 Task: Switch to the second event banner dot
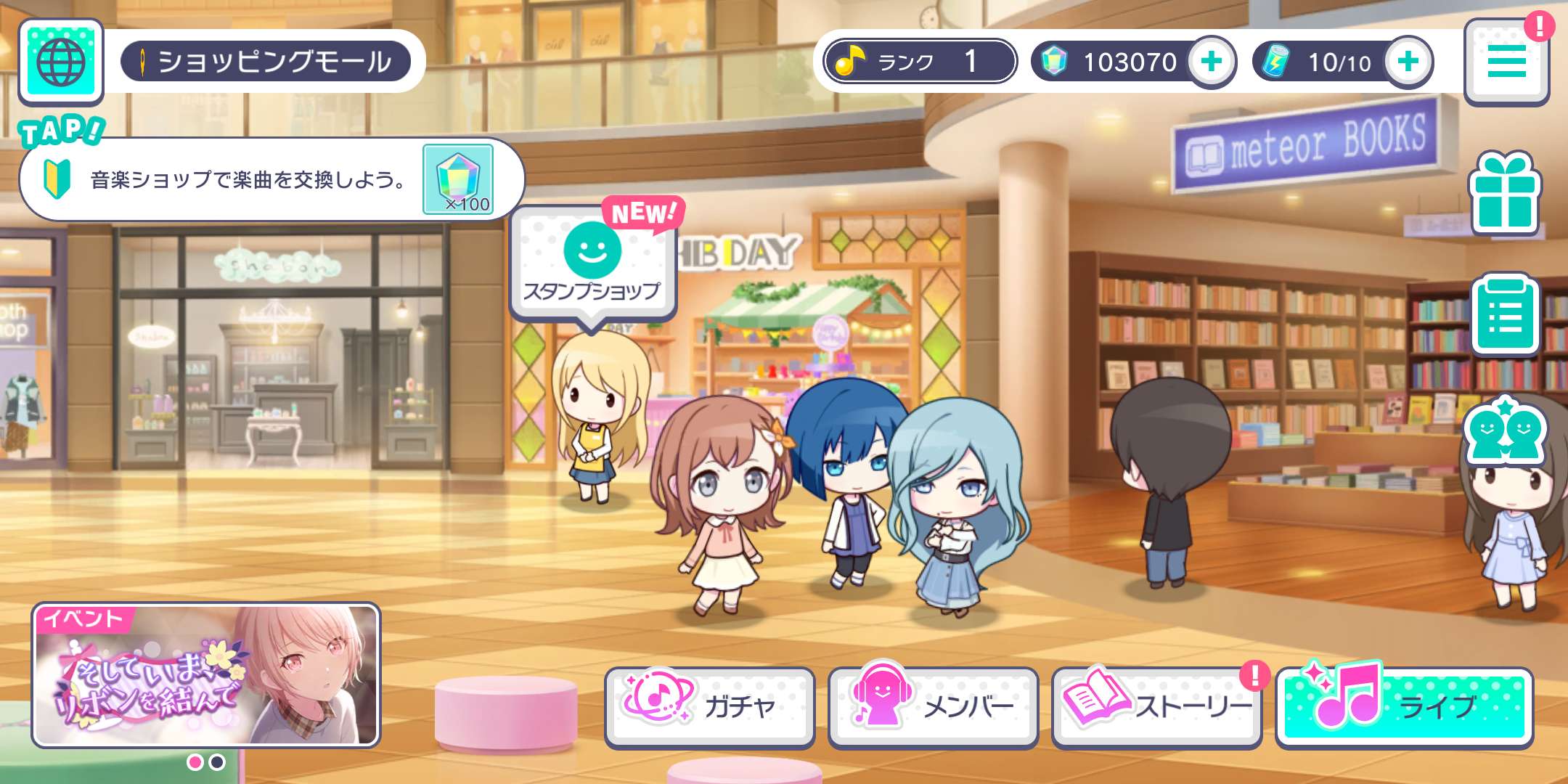(x=217, y=762)
